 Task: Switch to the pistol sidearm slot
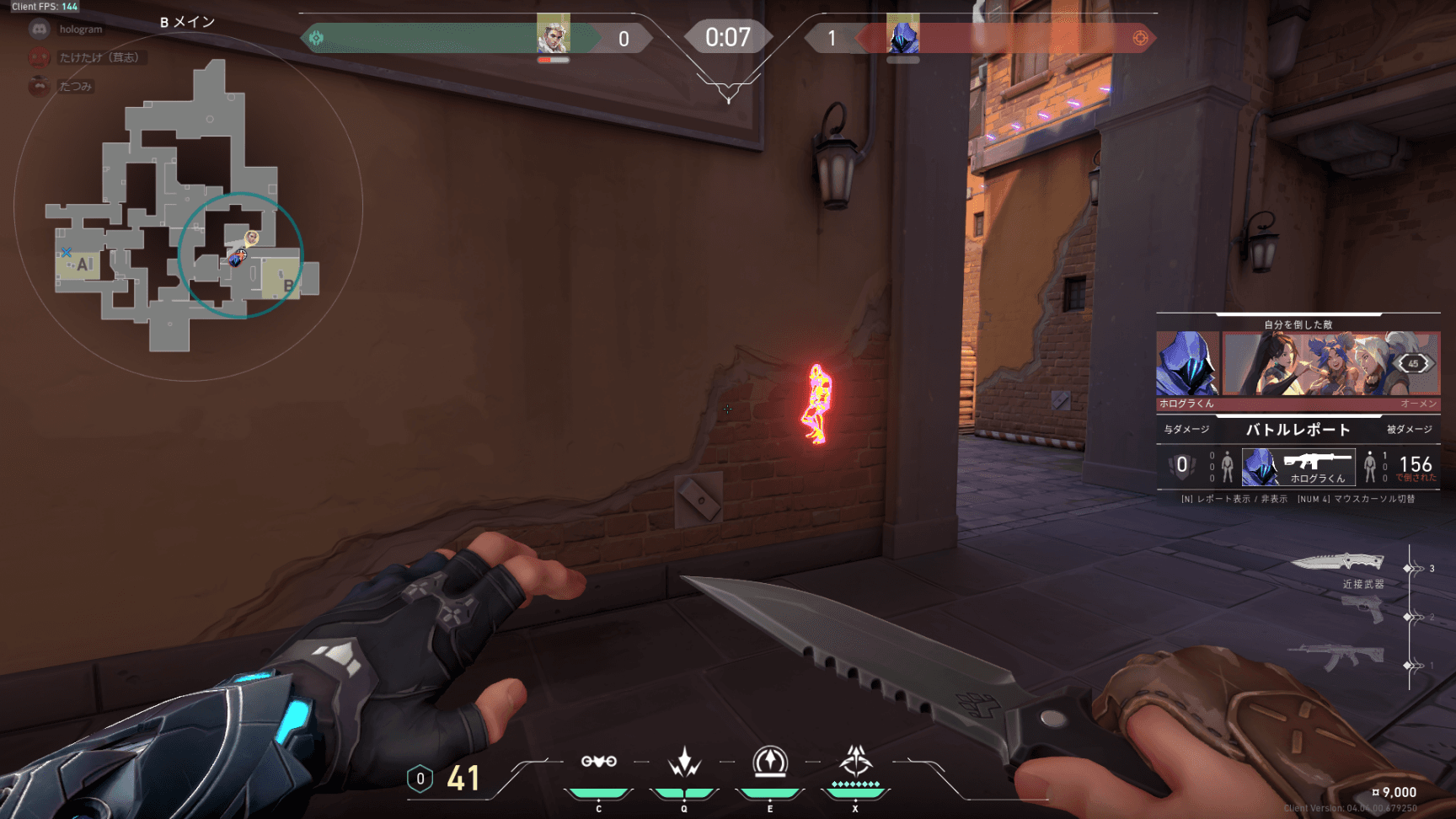point(1362,608)
